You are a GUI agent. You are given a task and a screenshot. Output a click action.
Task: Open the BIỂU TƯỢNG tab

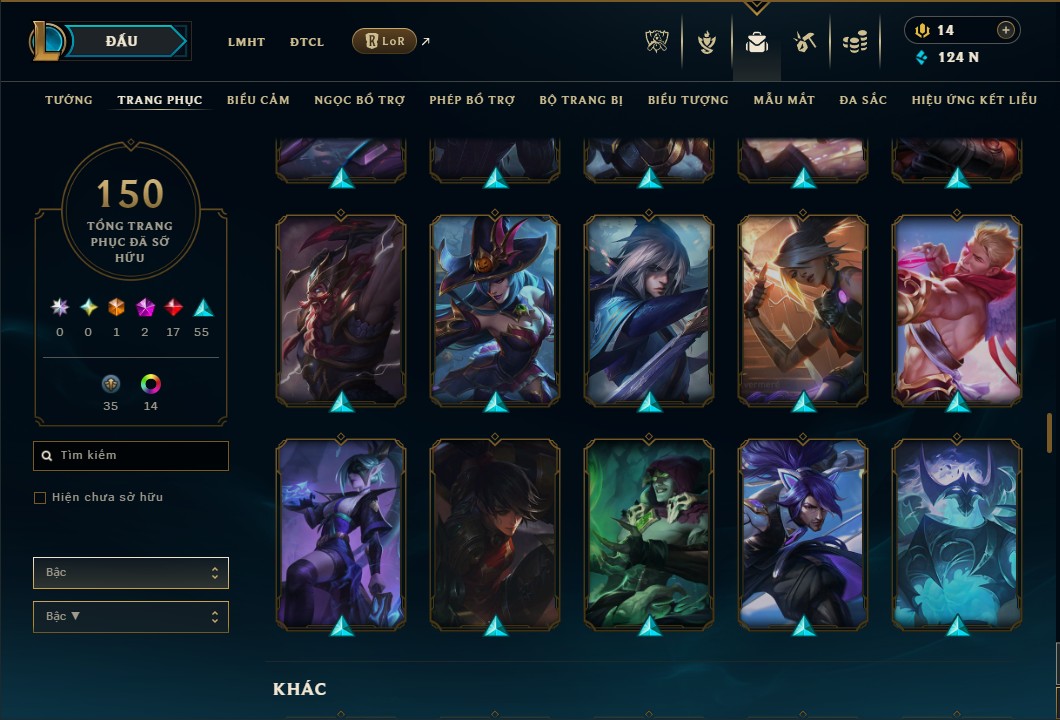pyautogui.click(x=688, y=100)
